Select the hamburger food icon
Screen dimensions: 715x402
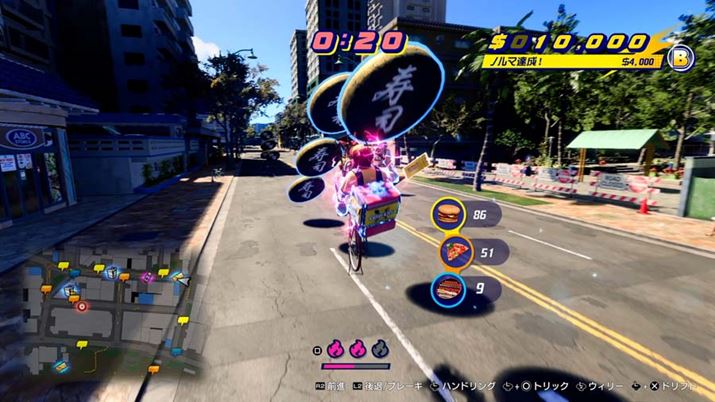pyautogui.click(x=448, y=215)
